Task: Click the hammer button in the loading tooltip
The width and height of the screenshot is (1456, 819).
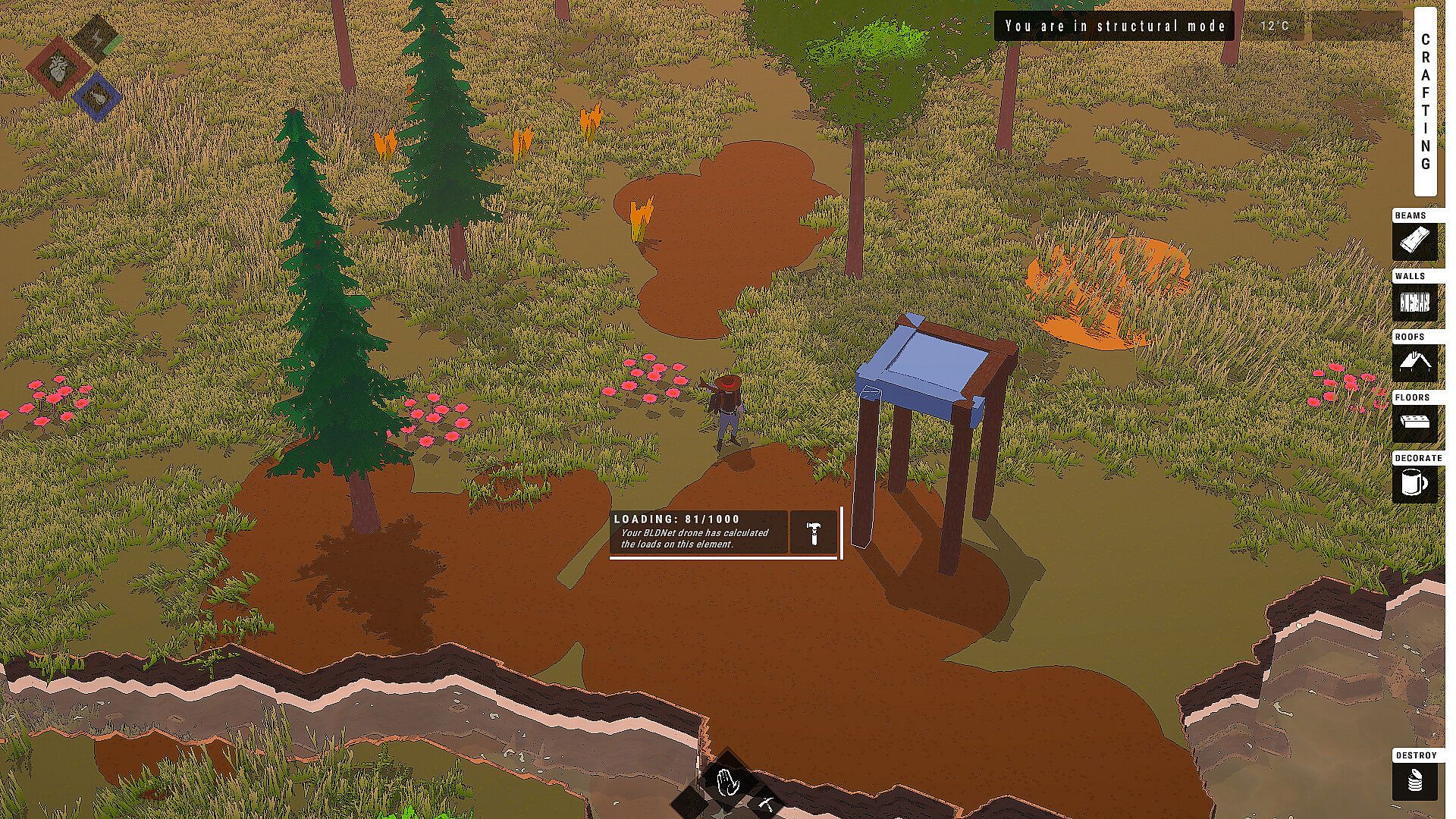Action: [813, 532]
